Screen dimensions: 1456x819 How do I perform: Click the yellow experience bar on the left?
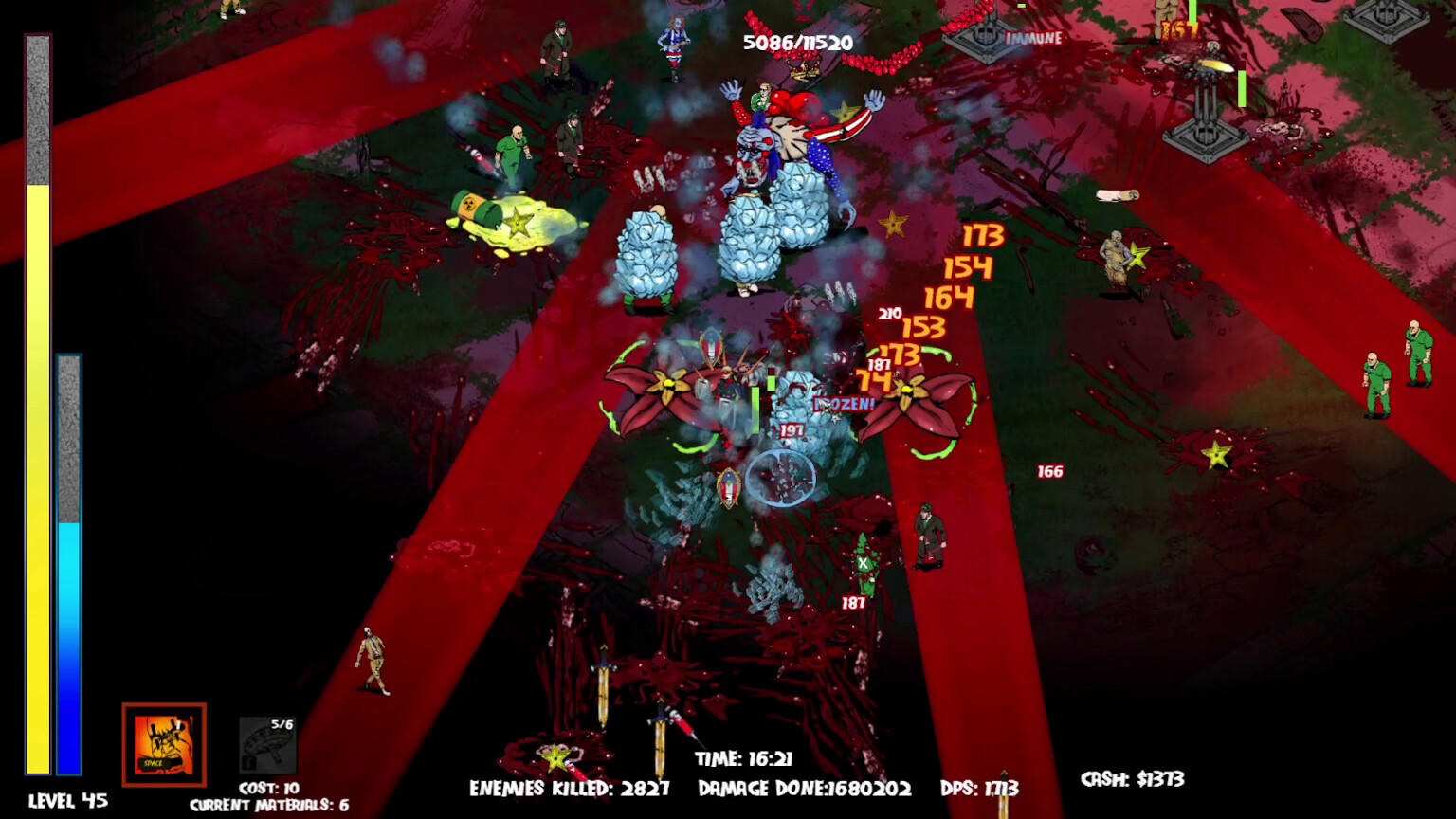[x=38, y=474]
